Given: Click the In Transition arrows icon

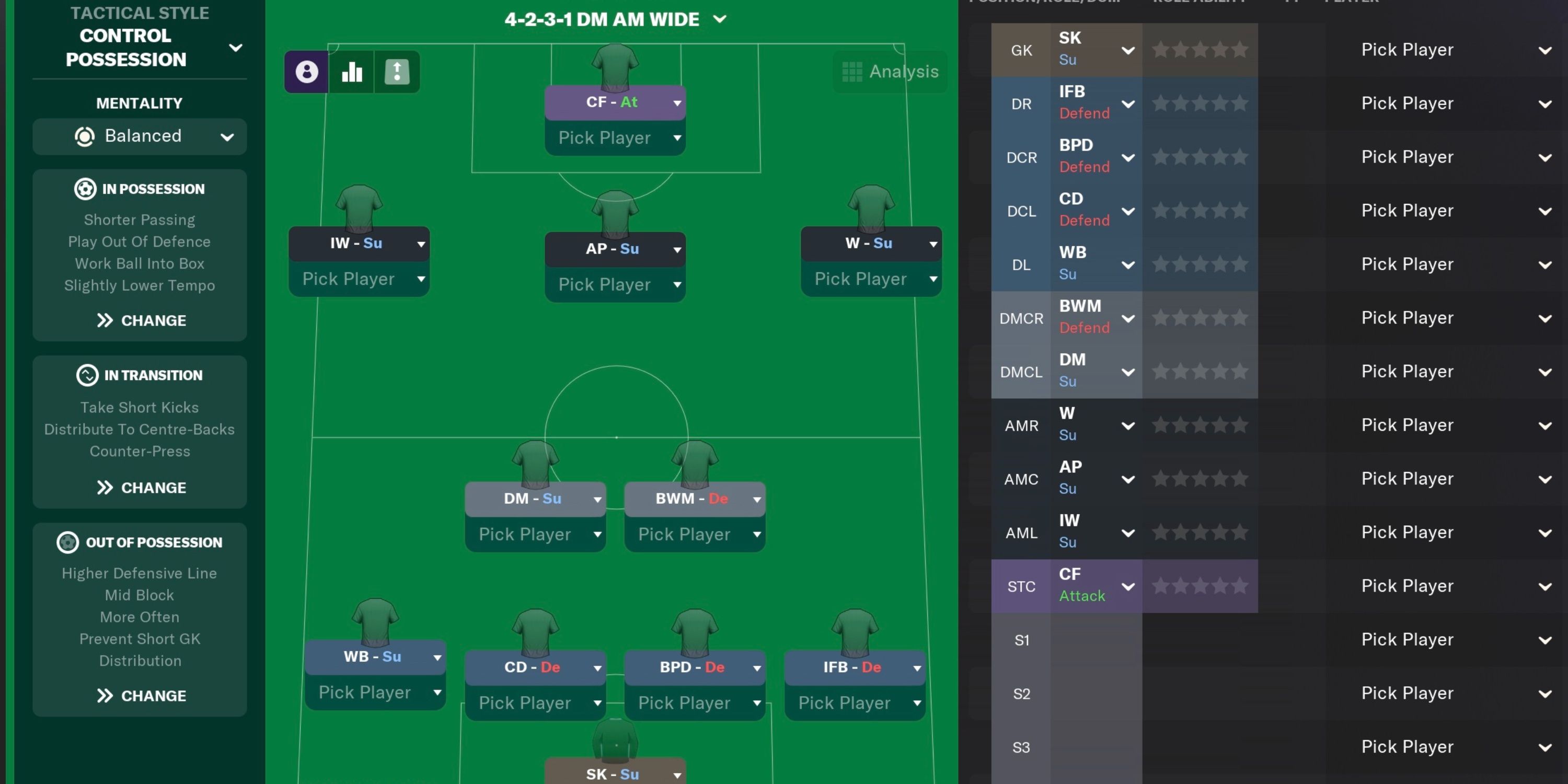Looking at the screenshot, I should pyautogui.click(x=88, y=375).
